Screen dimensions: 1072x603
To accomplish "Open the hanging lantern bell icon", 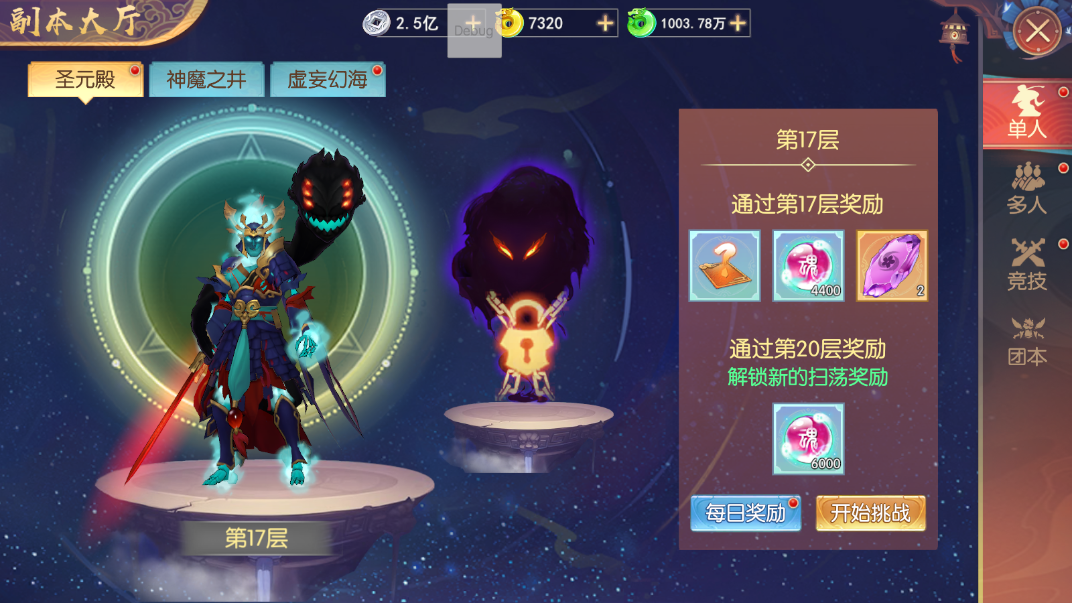I will [x=954, y=34].
